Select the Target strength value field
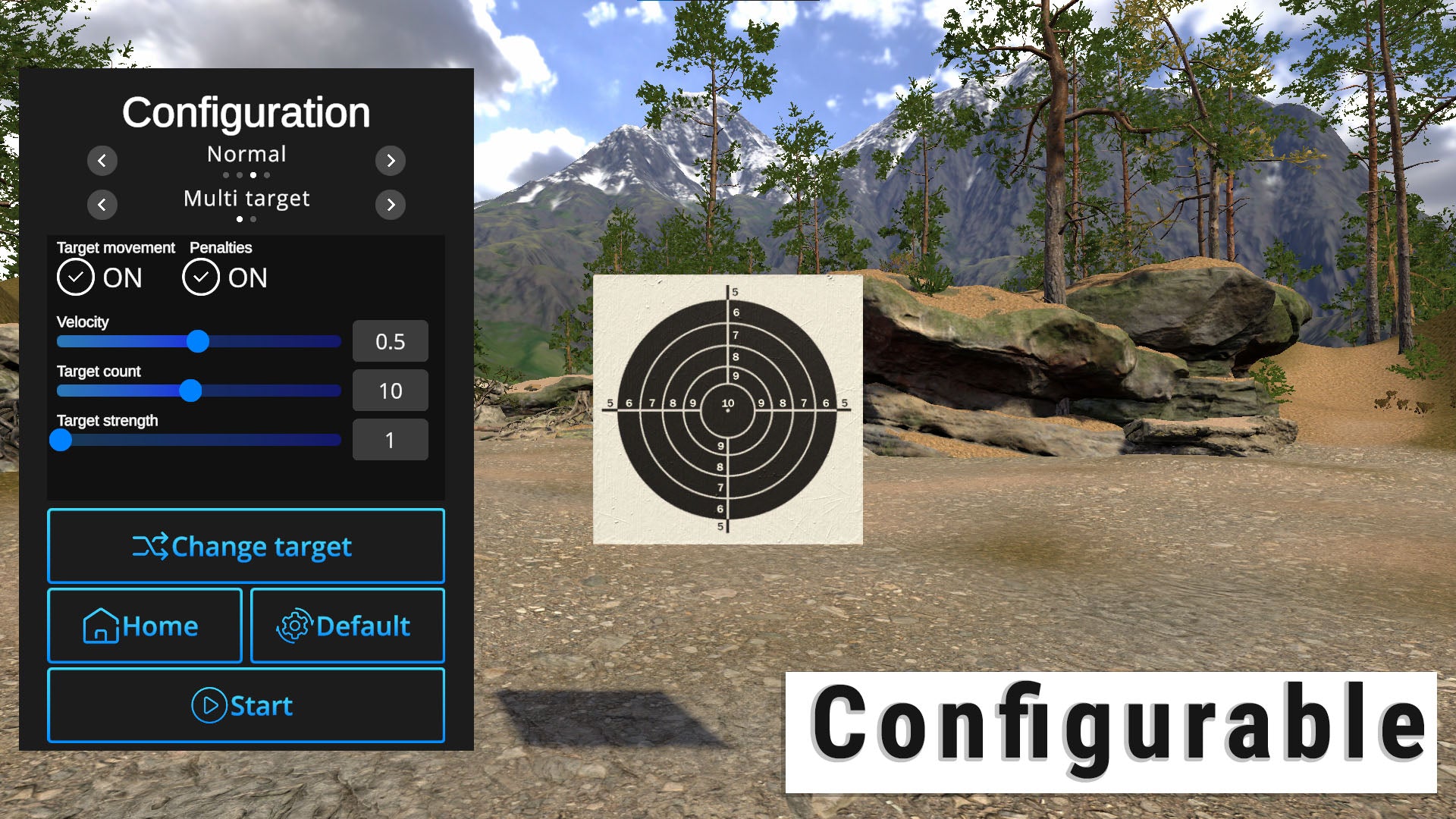The height and width of the screenshot is (819, 1456). (390, 440)
